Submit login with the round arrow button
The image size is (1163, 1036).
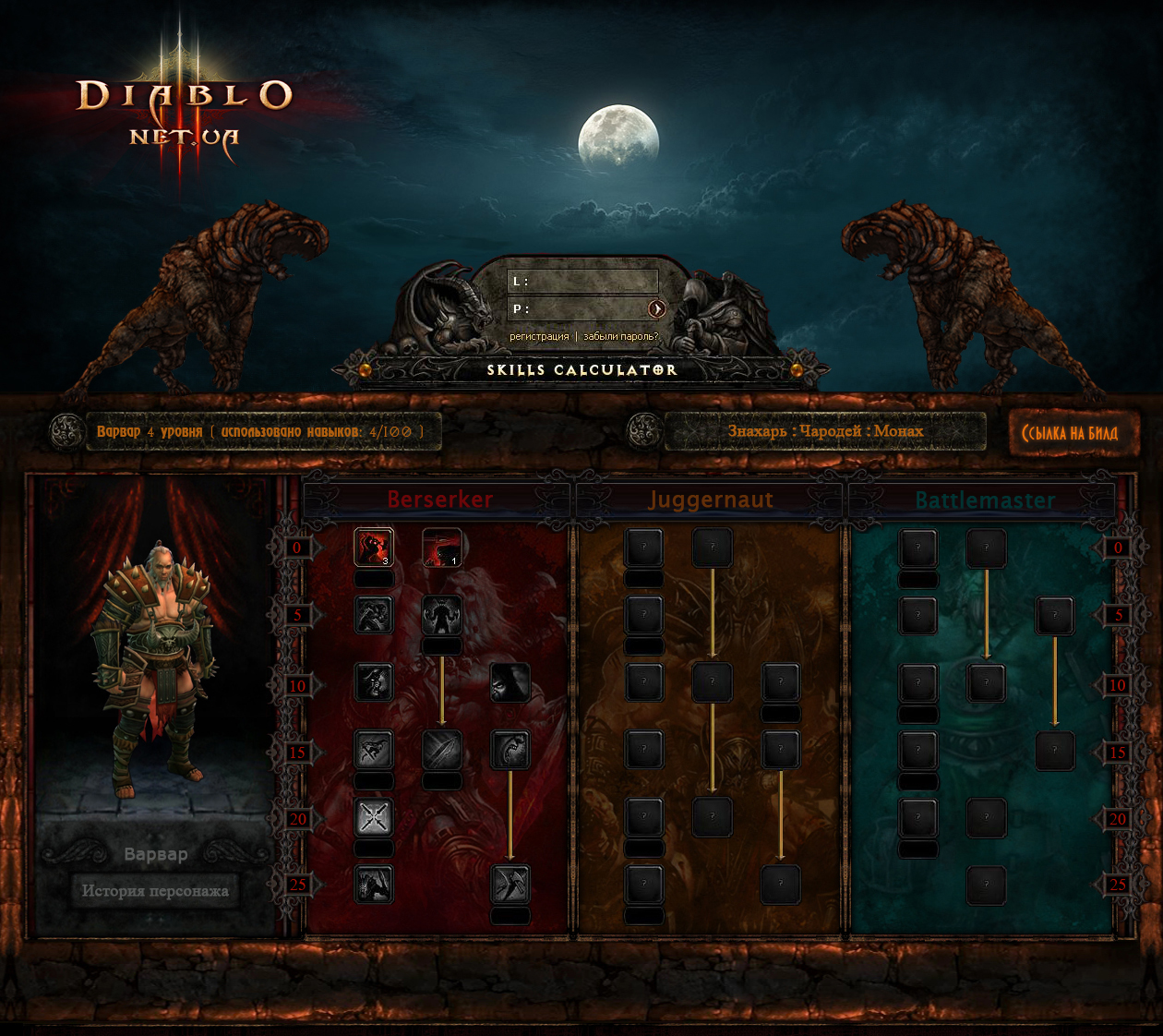656,308
